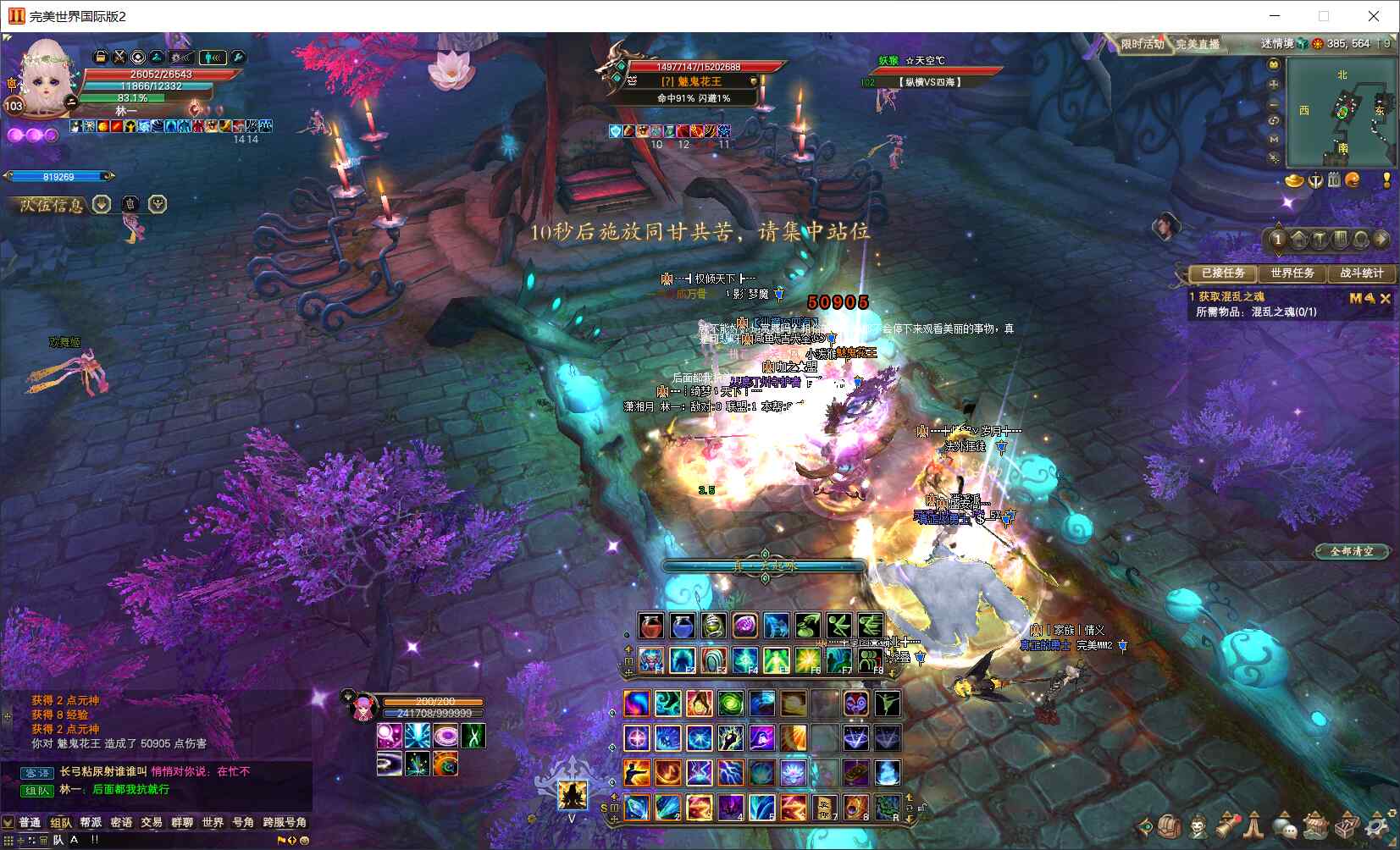Image resolution: width=1400 pixels, height=850 pixels.
Task: Click the 全部清空 clear-all button
Action: click(x=1352, y=551)
